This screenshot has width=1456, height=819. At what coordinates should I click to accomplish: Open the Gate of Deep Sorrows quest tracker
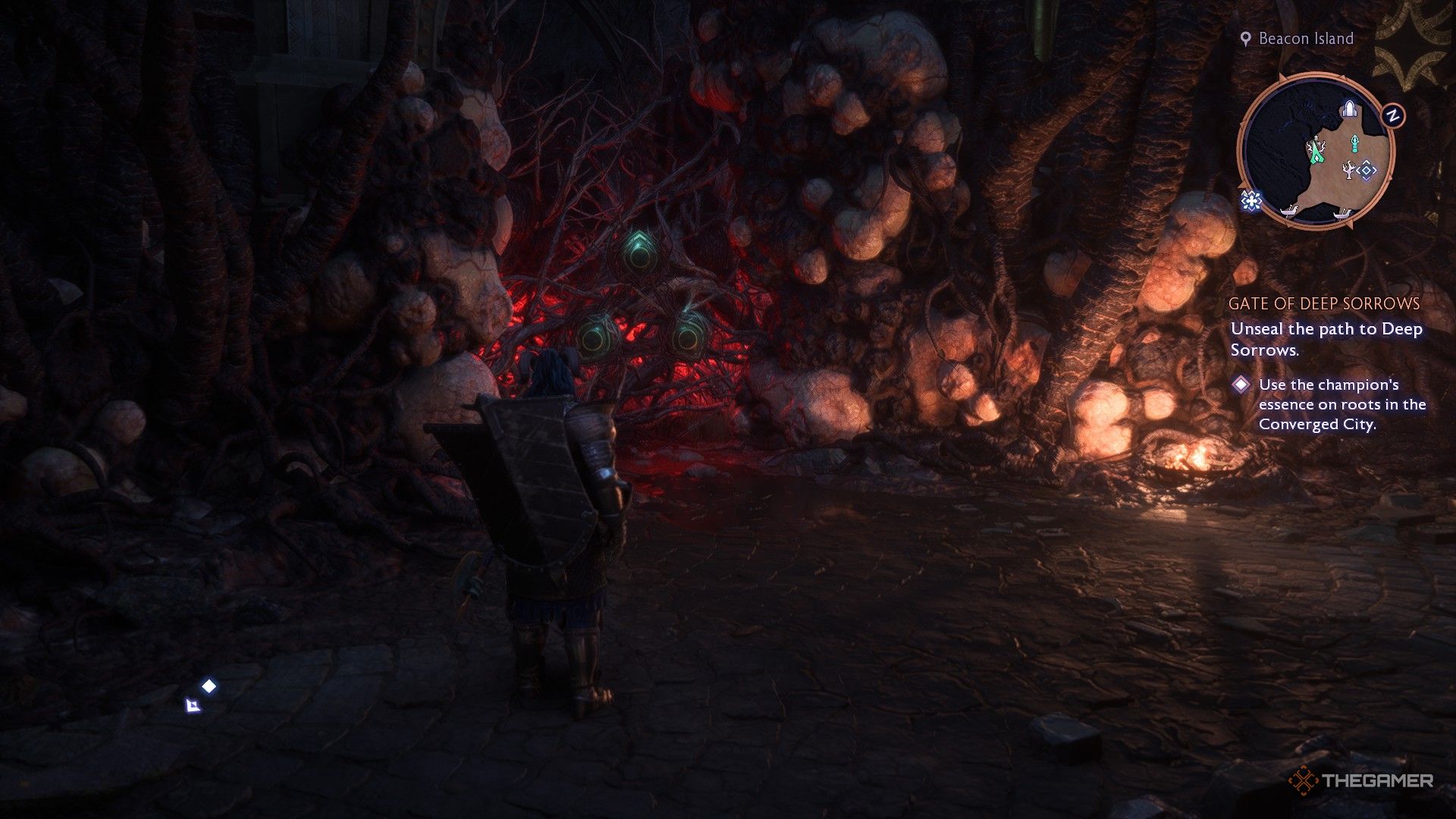pos(1323,303)
